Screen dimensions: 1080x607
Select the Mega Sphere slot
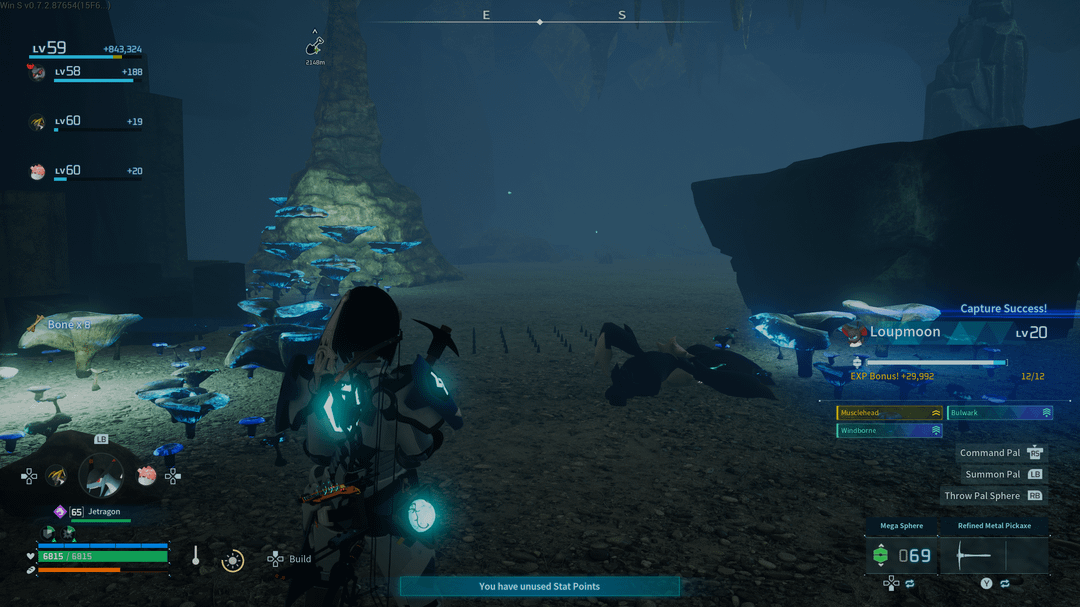click(x=901, y=555)
